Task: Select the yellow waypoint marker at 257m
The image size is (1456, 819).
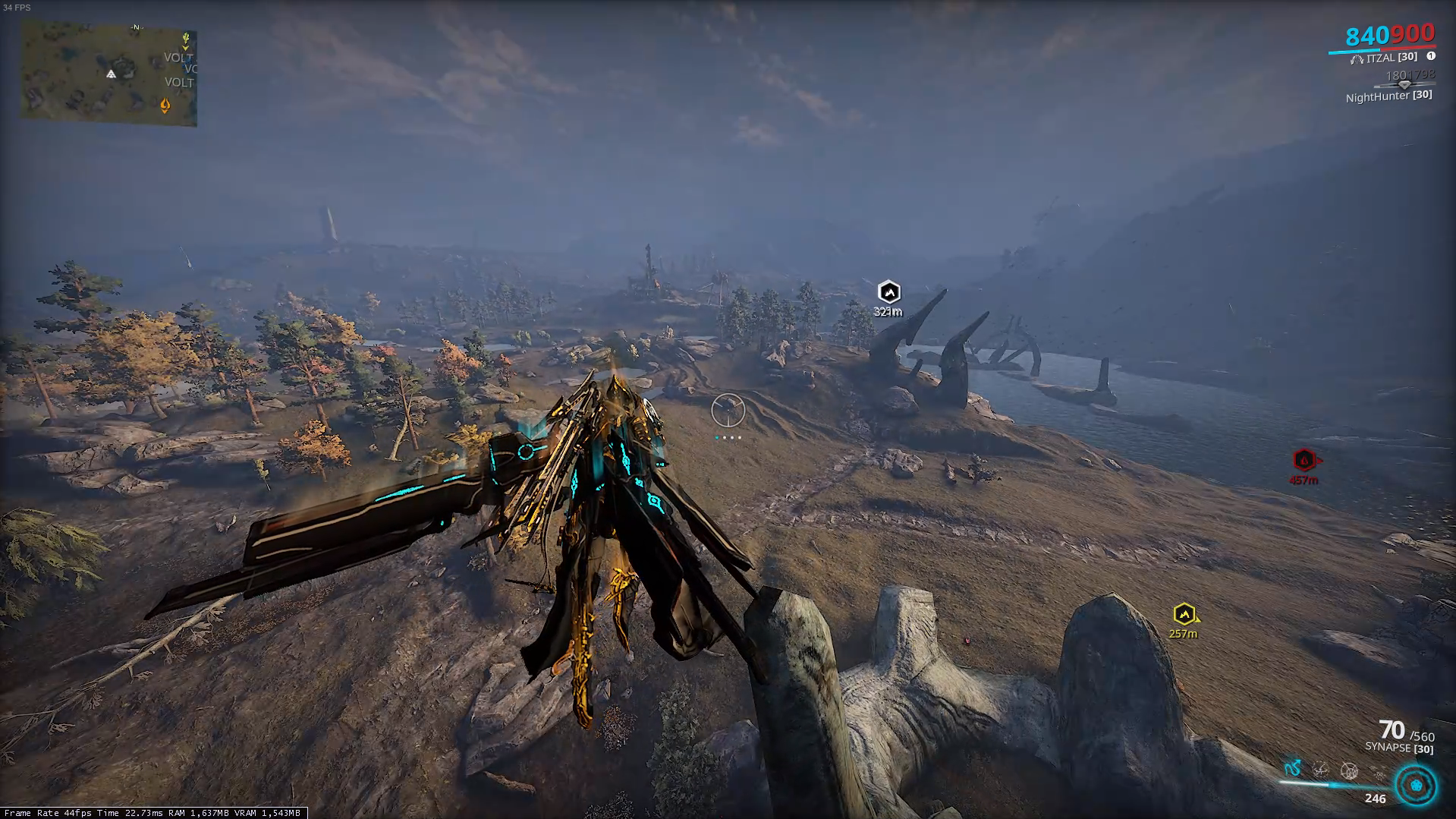Action: pyautogui.click(x=1184, y=614)
